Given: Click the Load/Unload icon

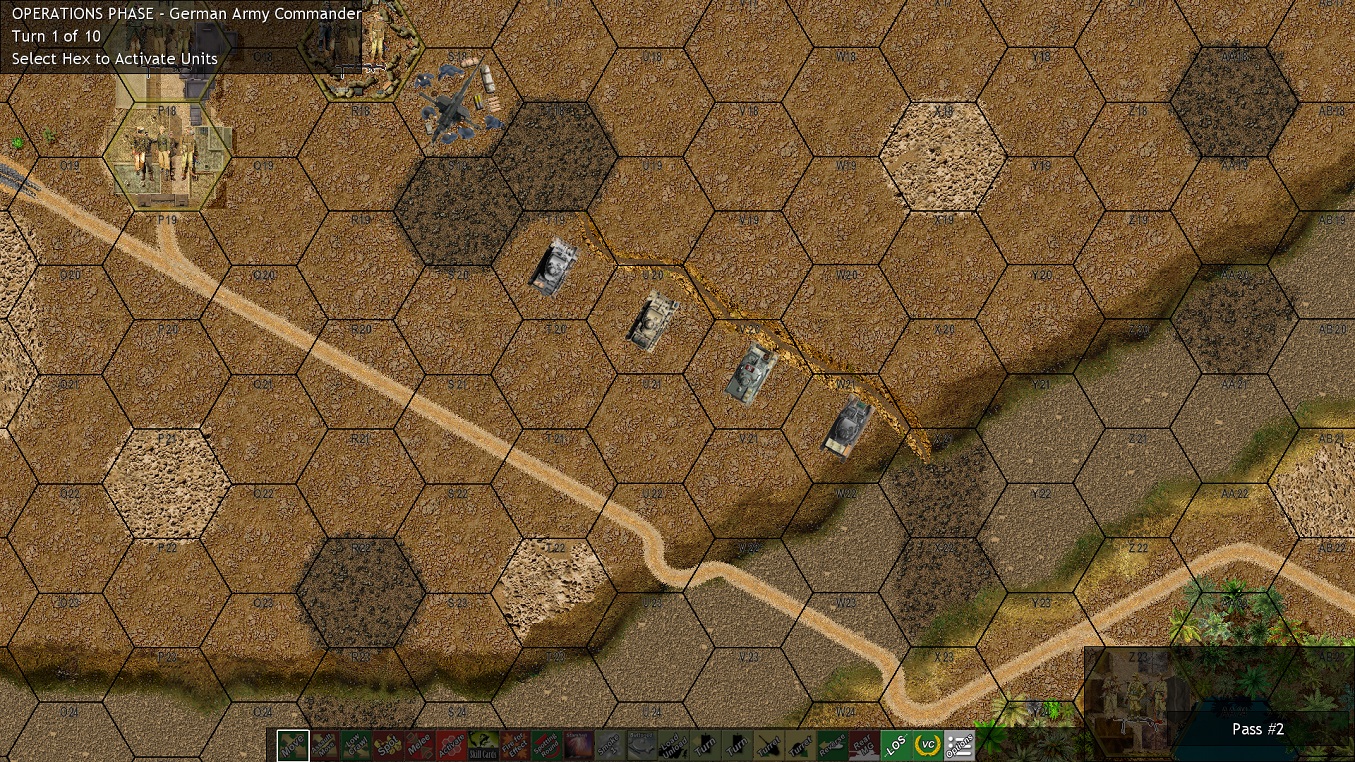Looking at the screenshot, I should 673,744.
